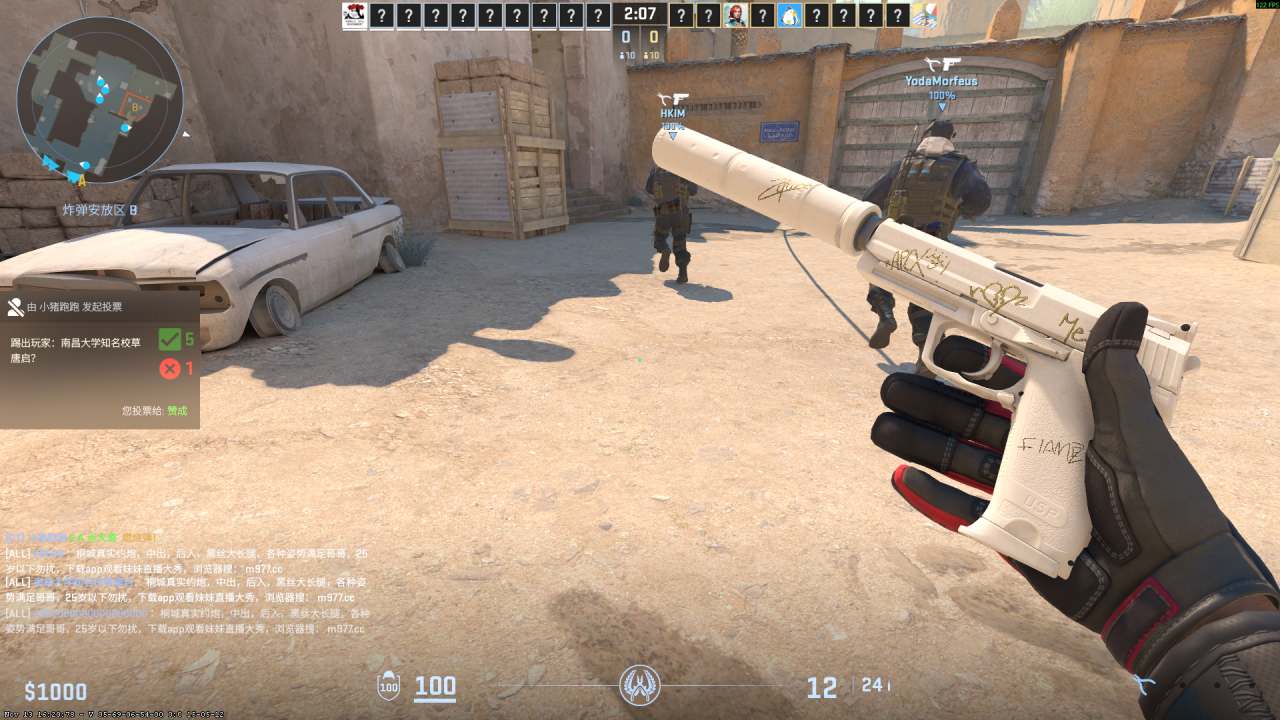Select the red-haired character player avatar
The width and height of the screenshot is (1280, 720).
736,15
